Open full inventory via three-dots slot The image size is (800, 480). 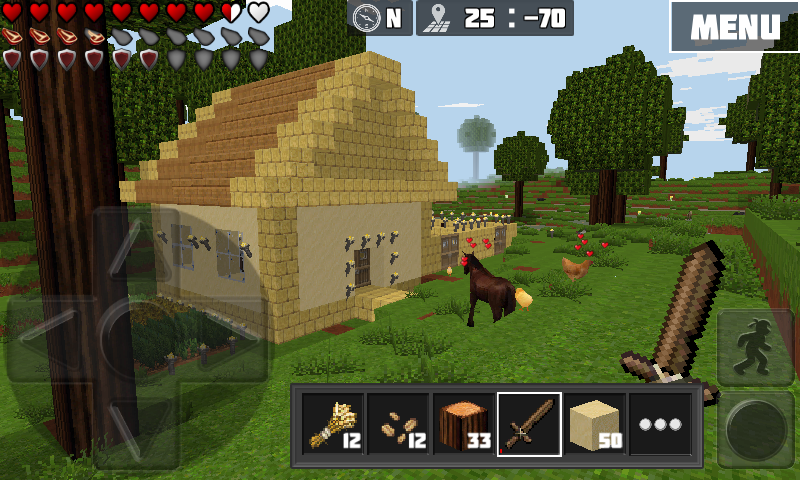pyautogui.click(x=660, y=424)
